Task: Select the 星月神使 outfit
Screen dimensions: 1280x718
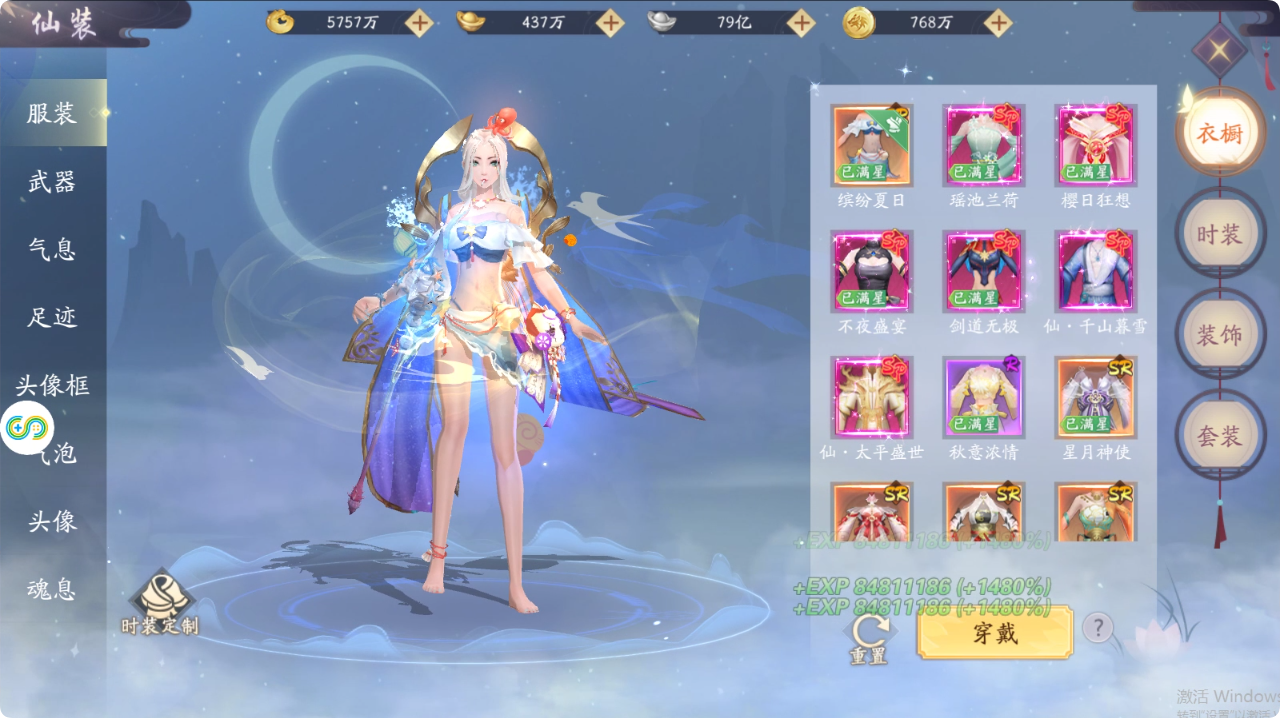Action: (1095, 398)
